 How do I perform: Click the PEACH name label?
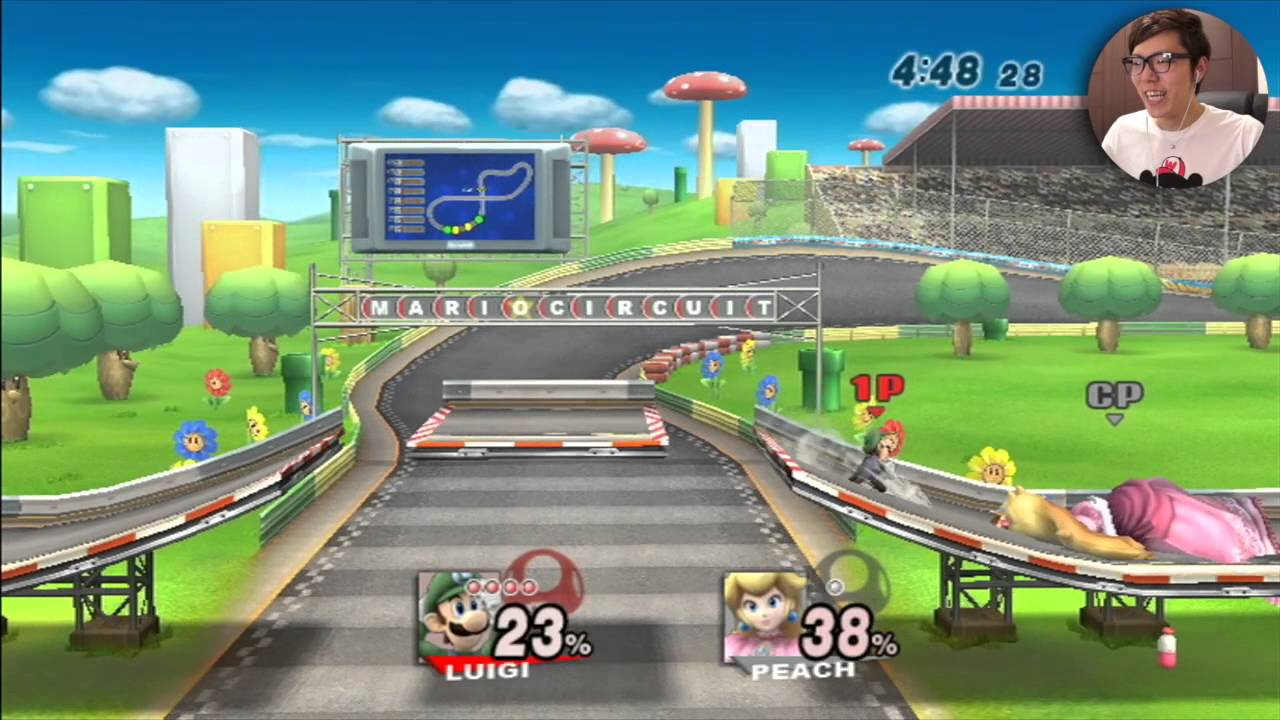tap(802, 671)
